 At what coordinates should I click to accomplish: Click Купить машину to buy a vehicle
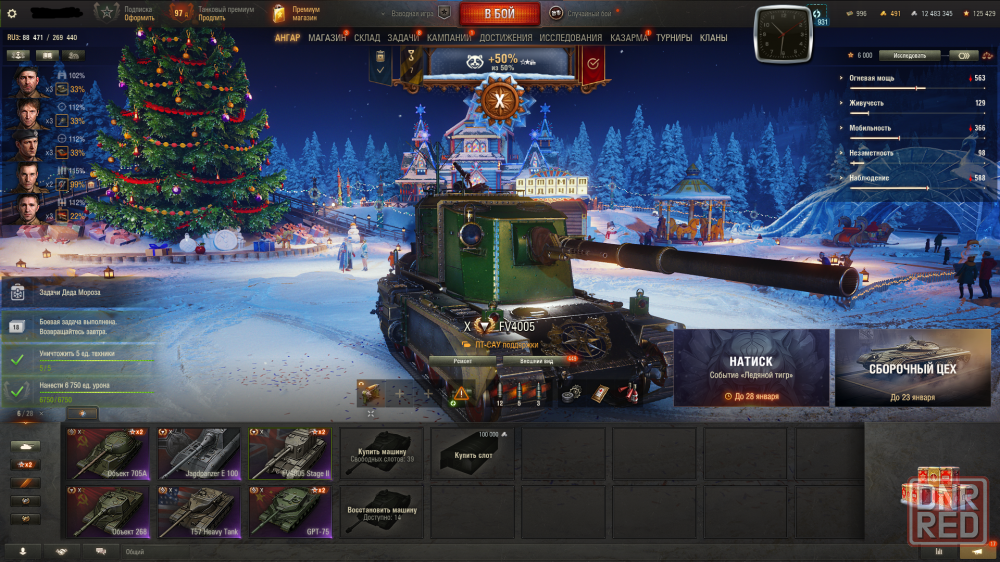(381, 454)
